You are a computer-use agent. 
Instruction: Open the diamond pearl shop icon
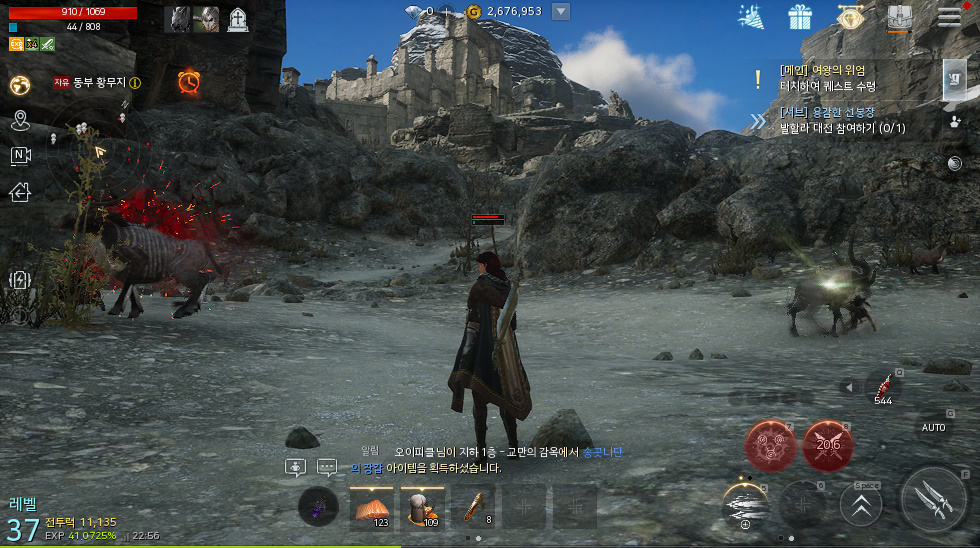[850, 17]
